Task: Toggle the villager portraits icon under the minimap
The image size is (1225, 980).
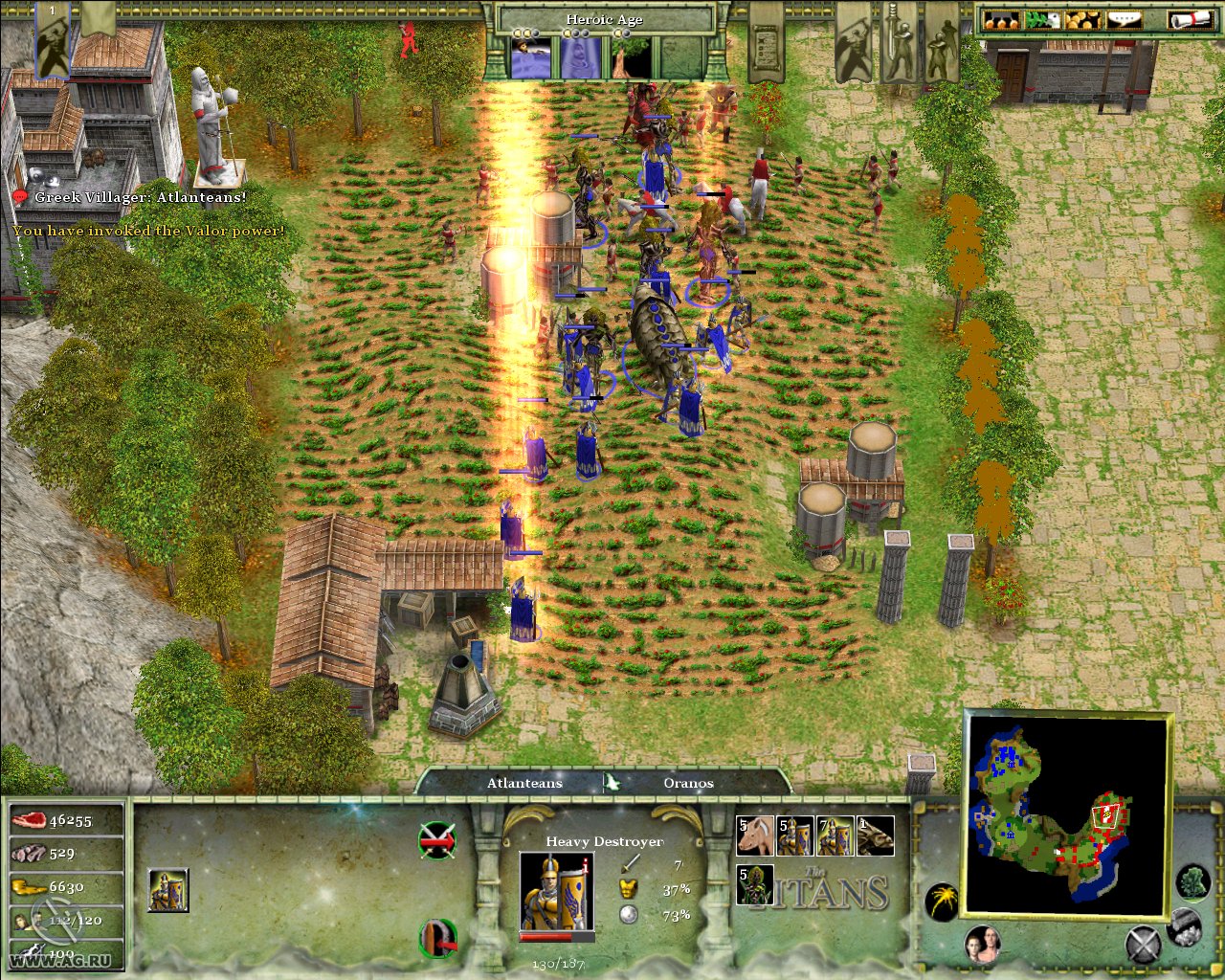Action: pos(981,943)
